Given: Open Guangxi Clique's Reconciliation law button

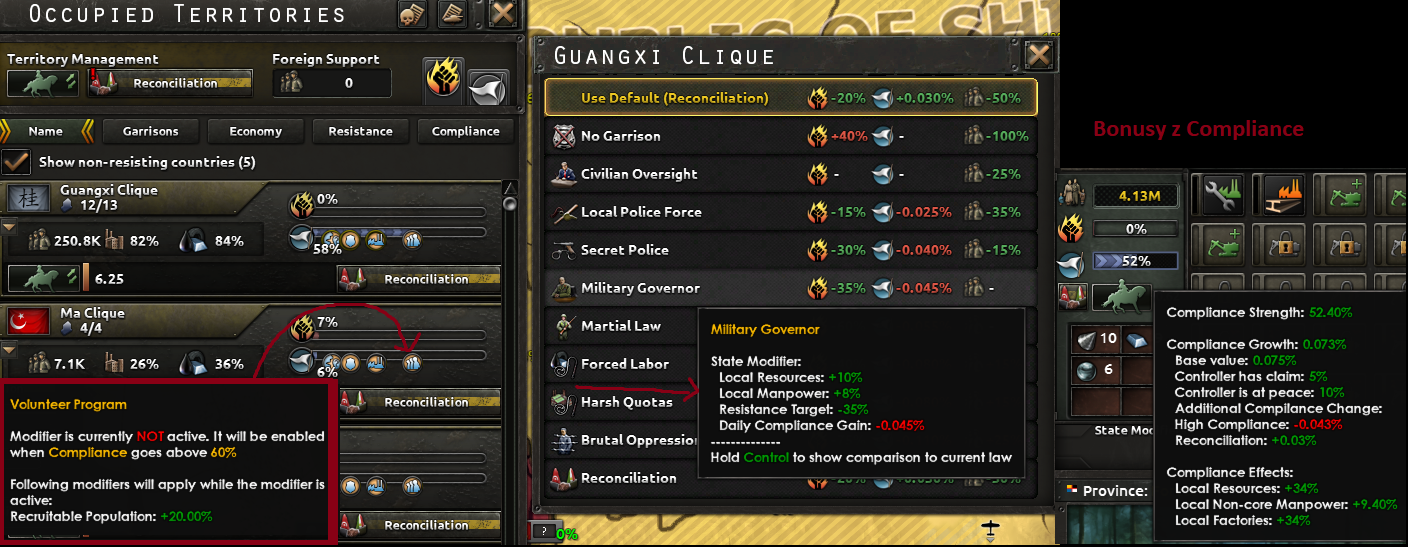Looking at the screenshot, I should point(419,279).
